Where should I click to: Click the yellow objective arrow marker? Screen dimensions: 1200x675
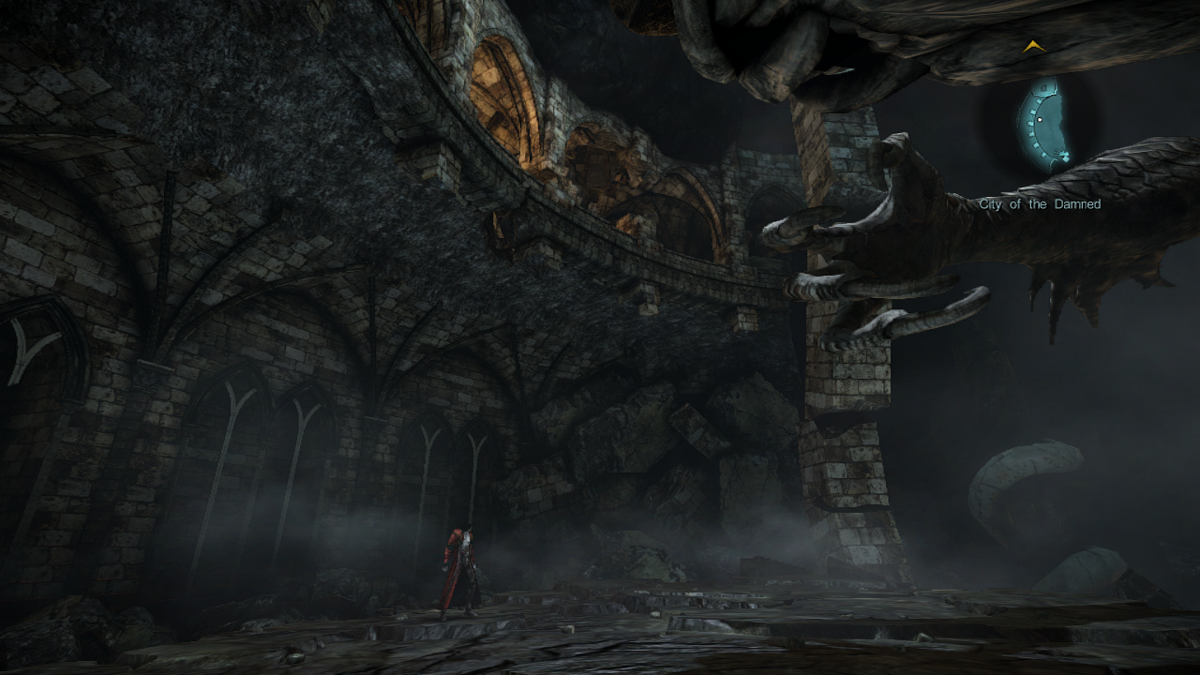(x=1033, y=46)
